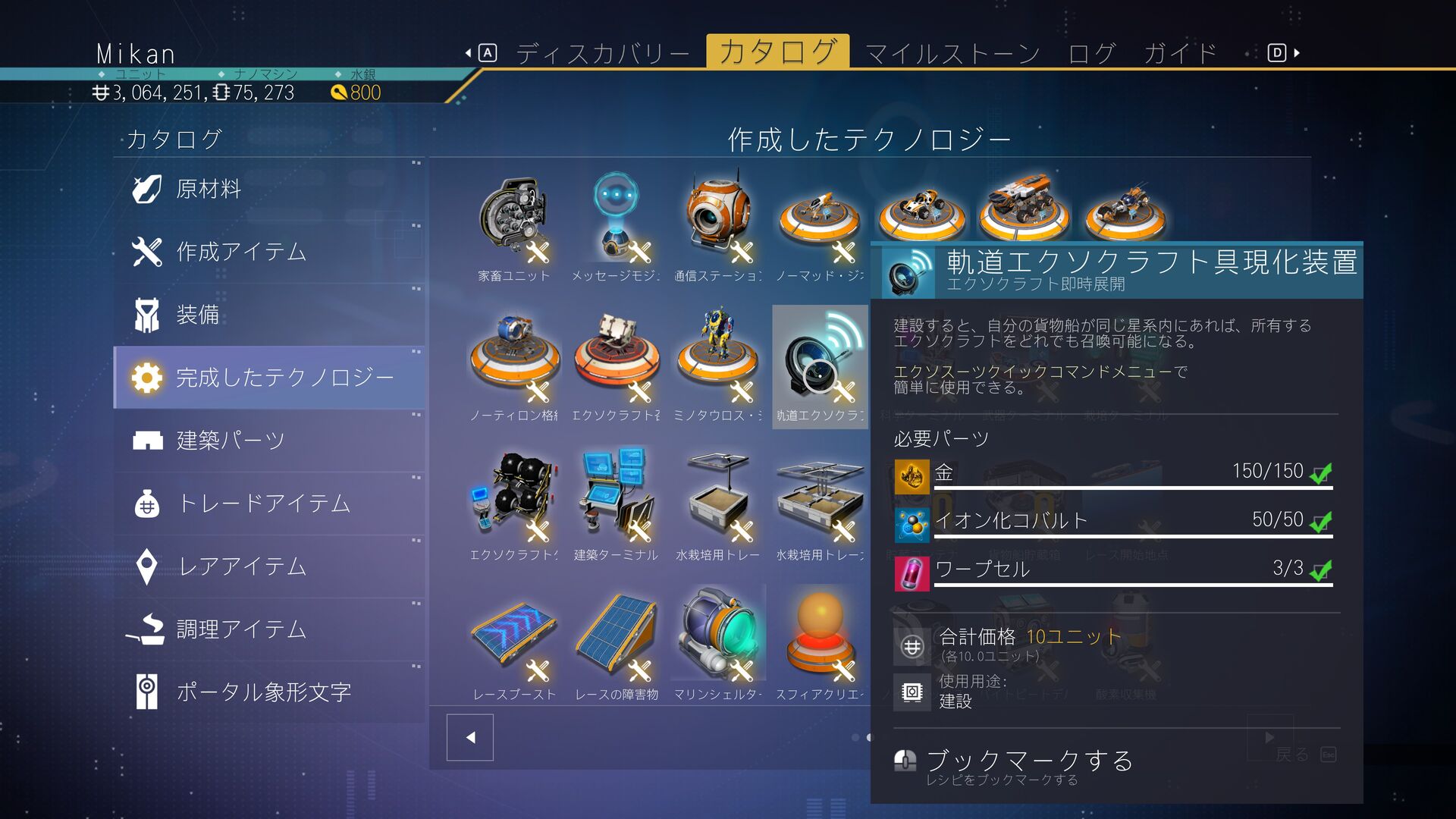
Task: Select the 完成したテクノロジー gear icon
Action: (x=147, y=377)
